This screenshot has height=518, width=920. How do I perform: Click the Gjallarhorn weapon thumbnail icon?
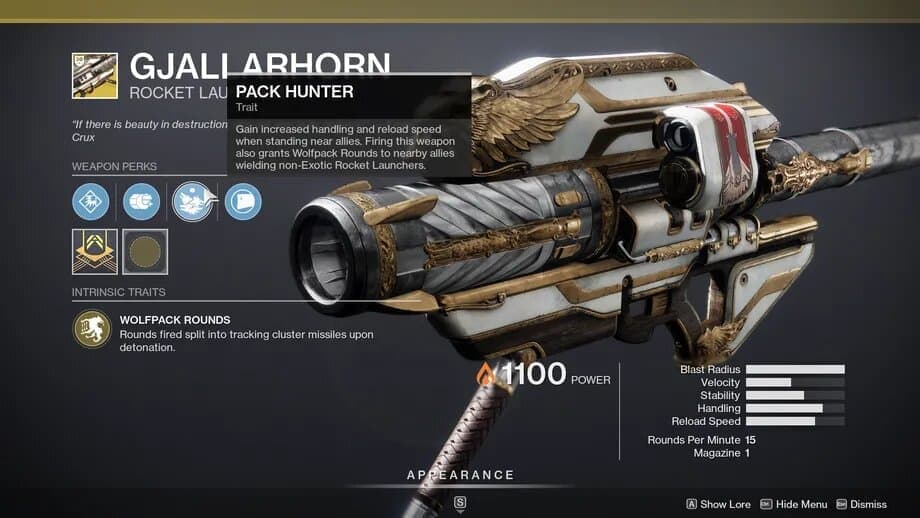tap(94, 75)
